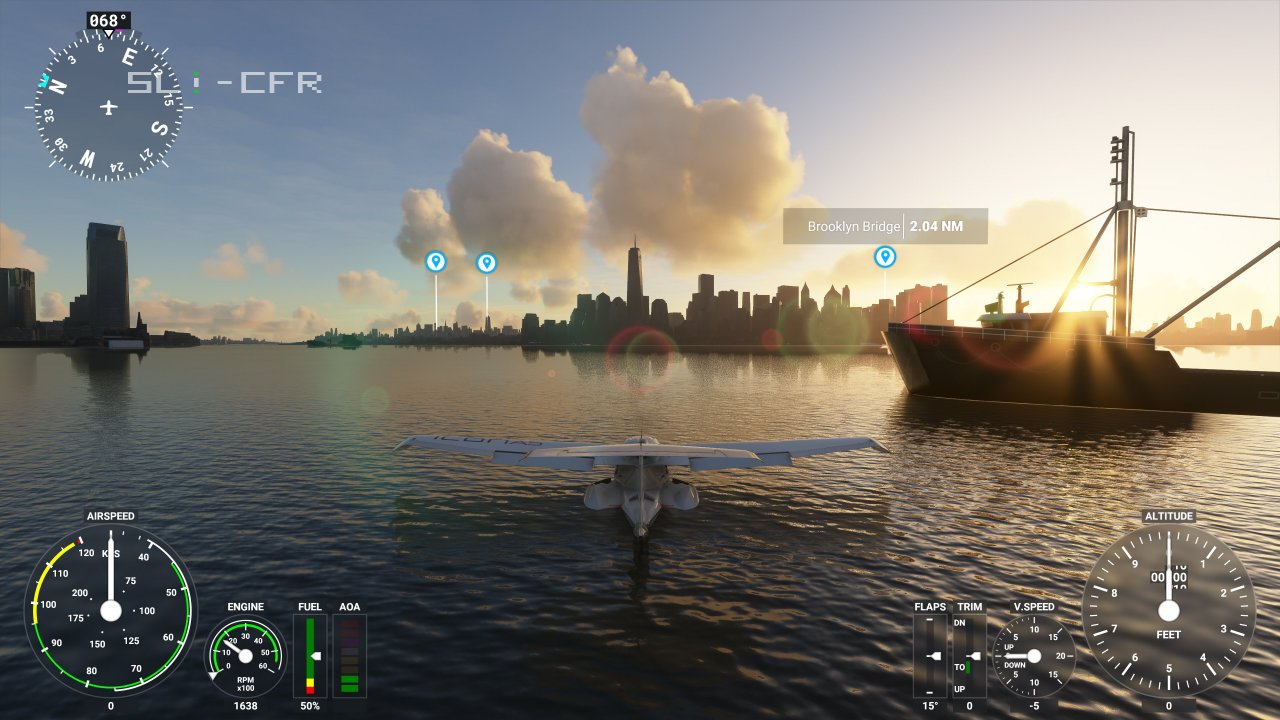
Task: Open the Brooklyn Bridge distance label
Action: (886, 226)
